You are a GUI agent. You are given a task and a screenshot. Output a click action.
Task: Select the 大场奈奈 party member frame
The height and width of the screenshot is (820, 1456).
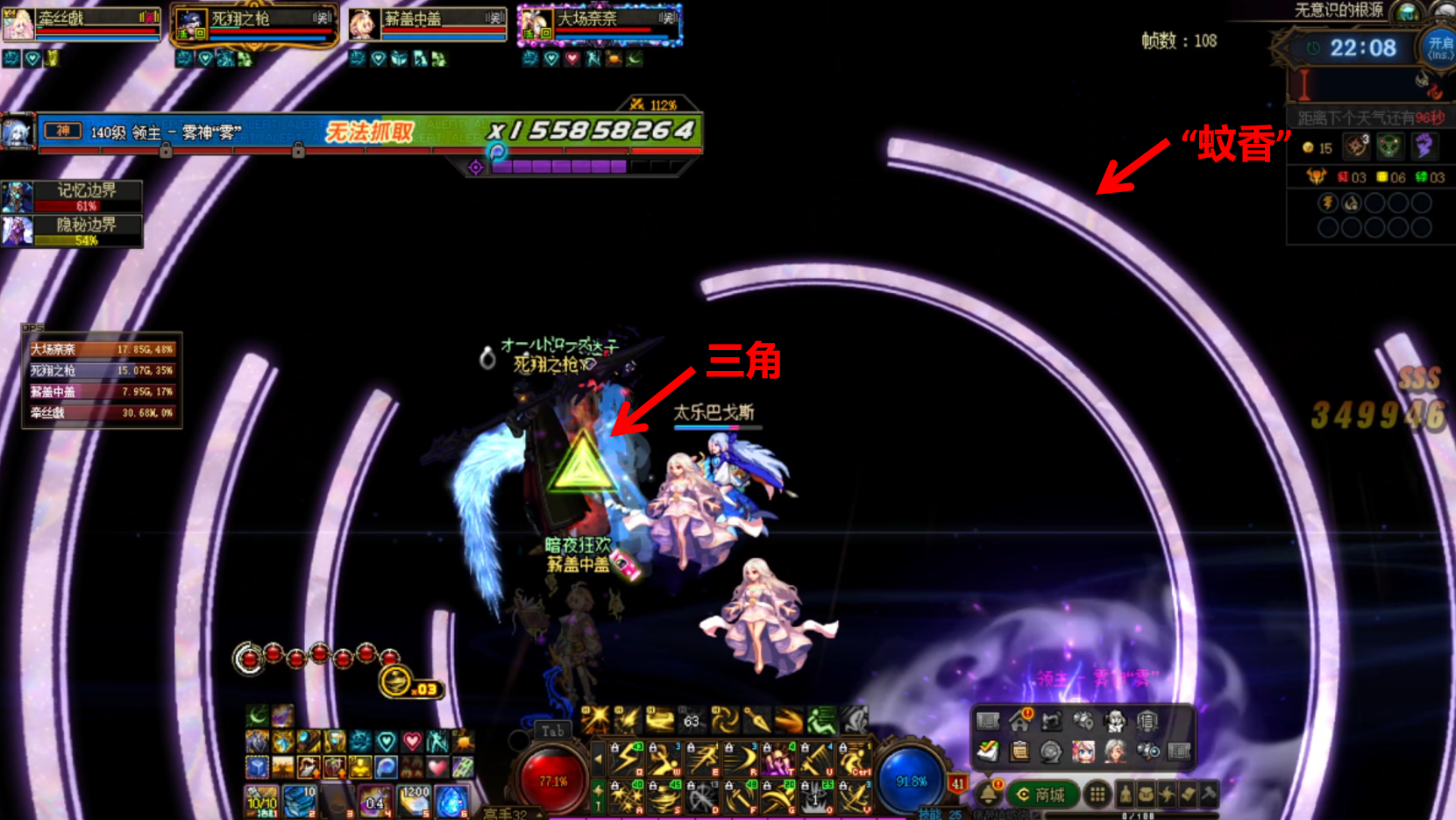pos(600,24)
